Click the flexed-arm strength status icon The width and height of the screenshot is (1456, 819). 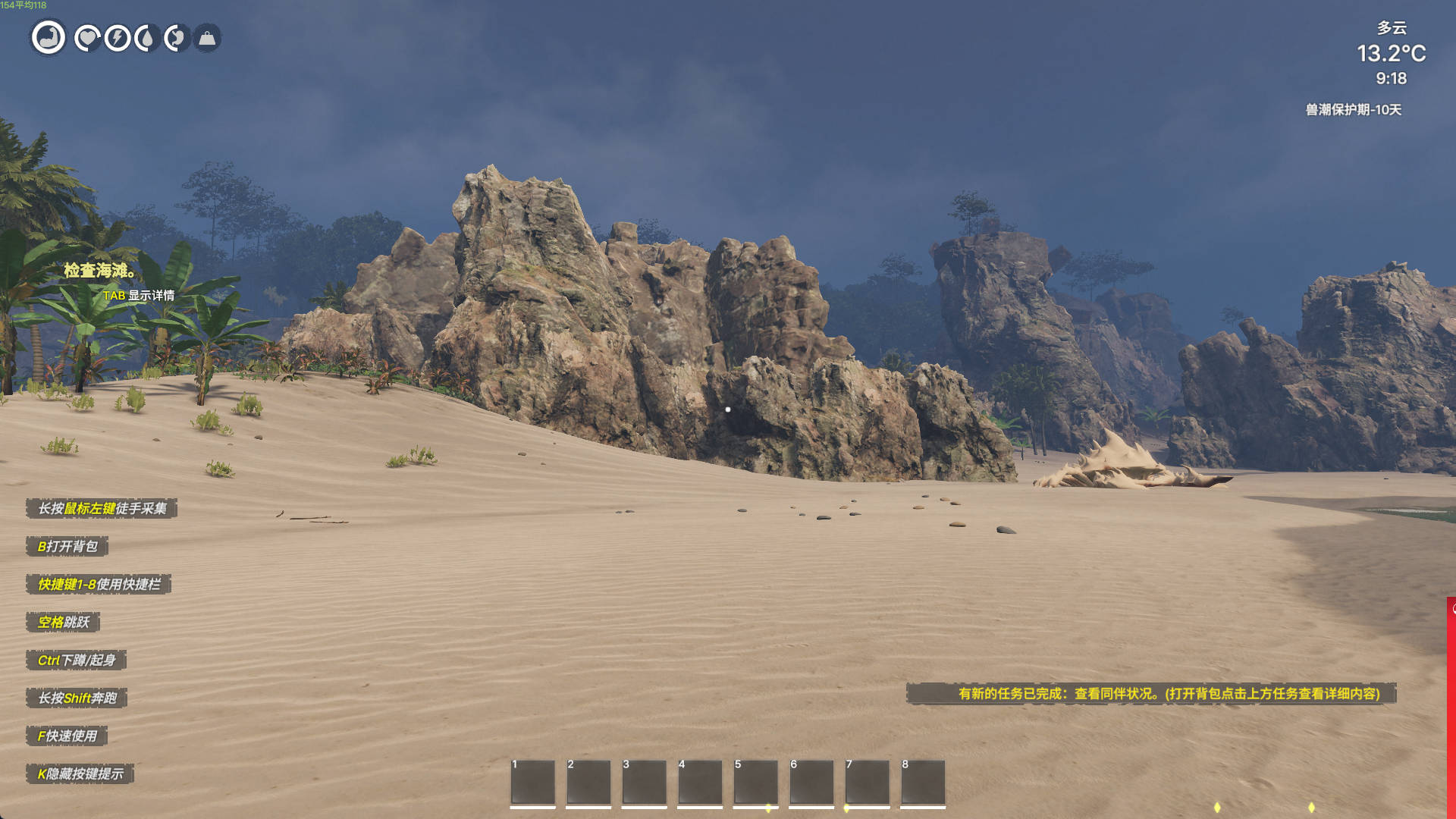tap(49, 37)
